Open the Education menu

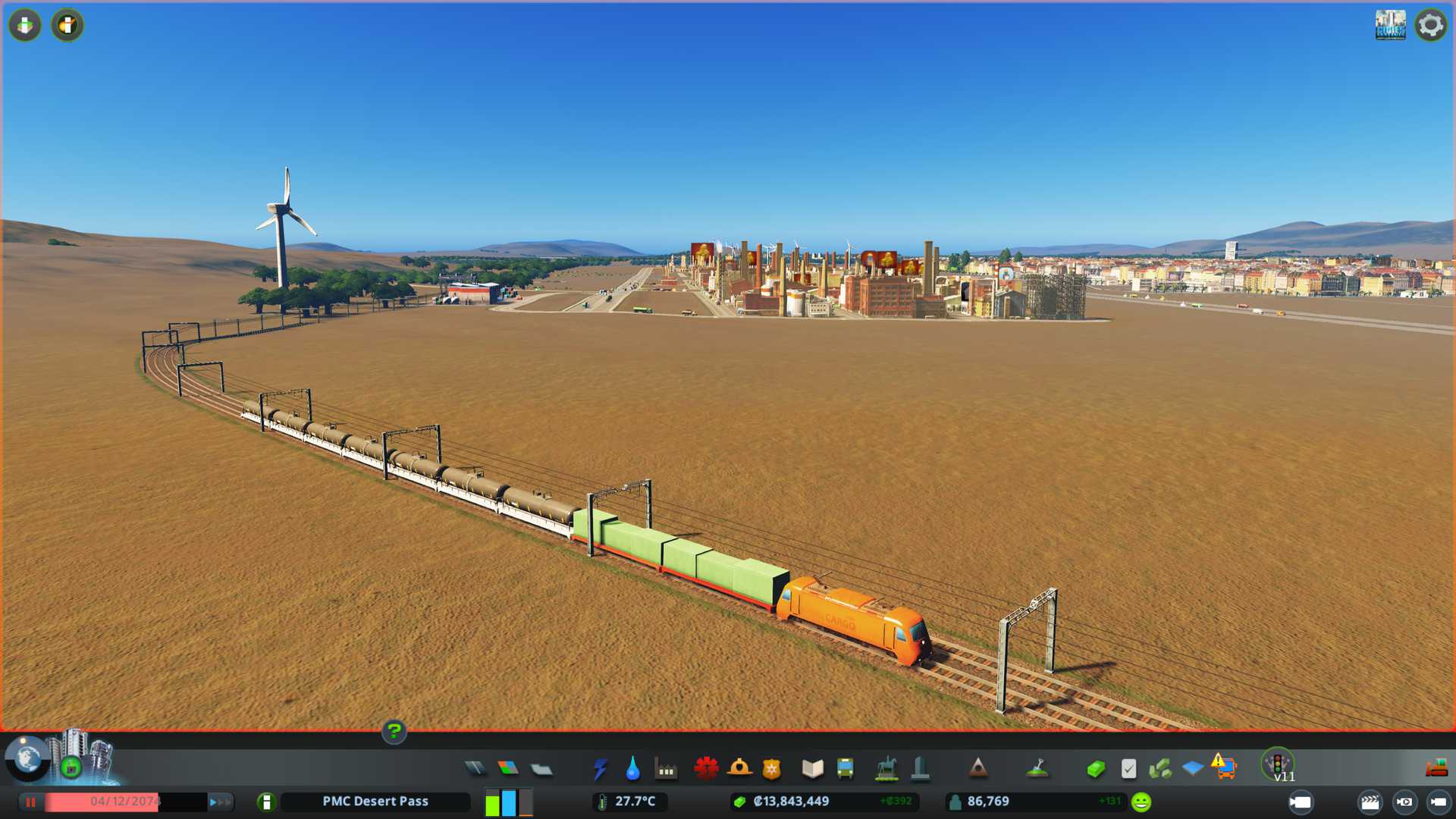click(x=812, y=769)
